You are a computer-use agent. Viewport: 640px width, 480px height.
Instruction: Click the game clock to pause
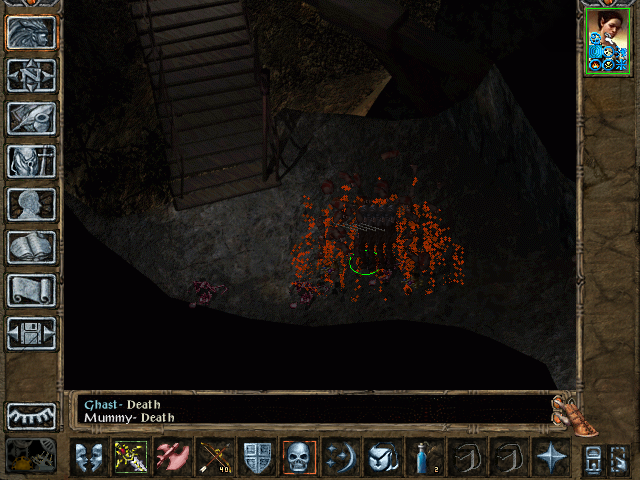(x=31, y=456)
